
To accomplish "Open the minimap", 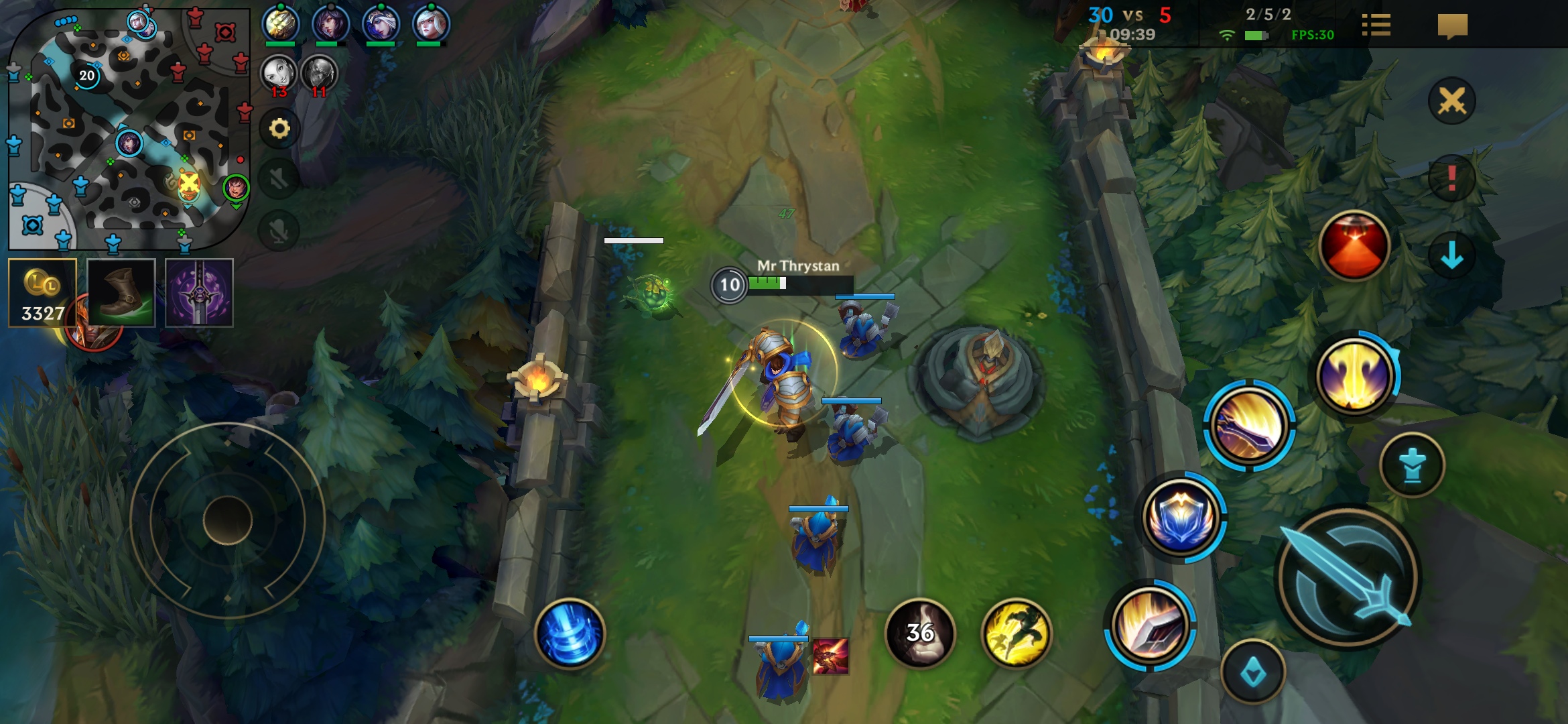I will pos(127,127).
